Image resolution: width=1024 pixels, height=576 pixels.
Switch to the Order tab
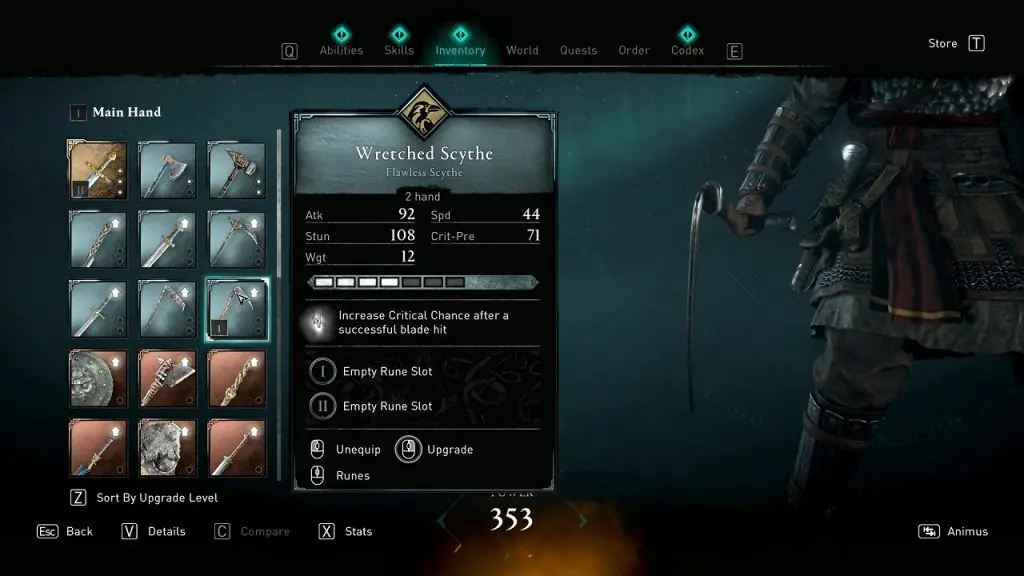(634, 50)
